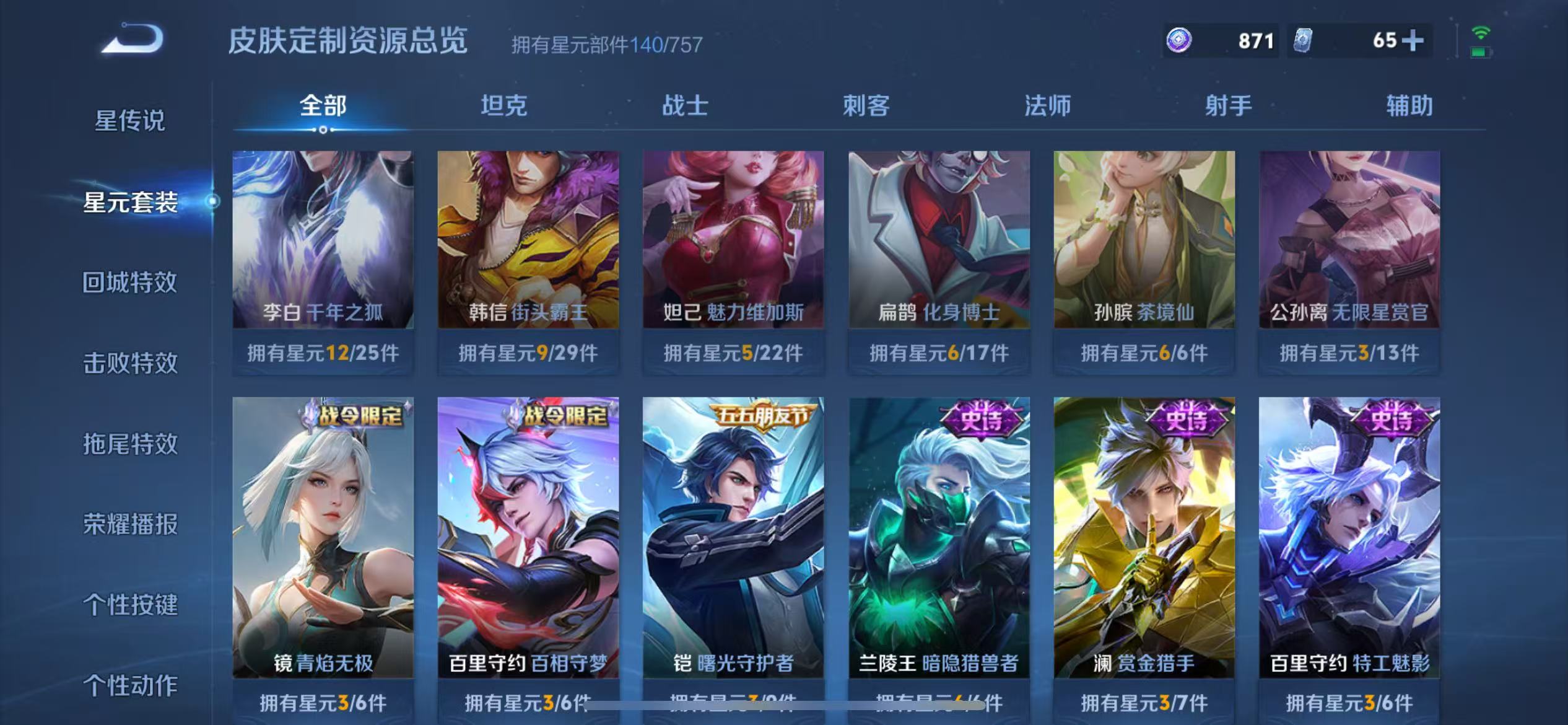Select the 辅助 filter
Viewport: 1568px width, 725px height.
(x=1408, y=107)
